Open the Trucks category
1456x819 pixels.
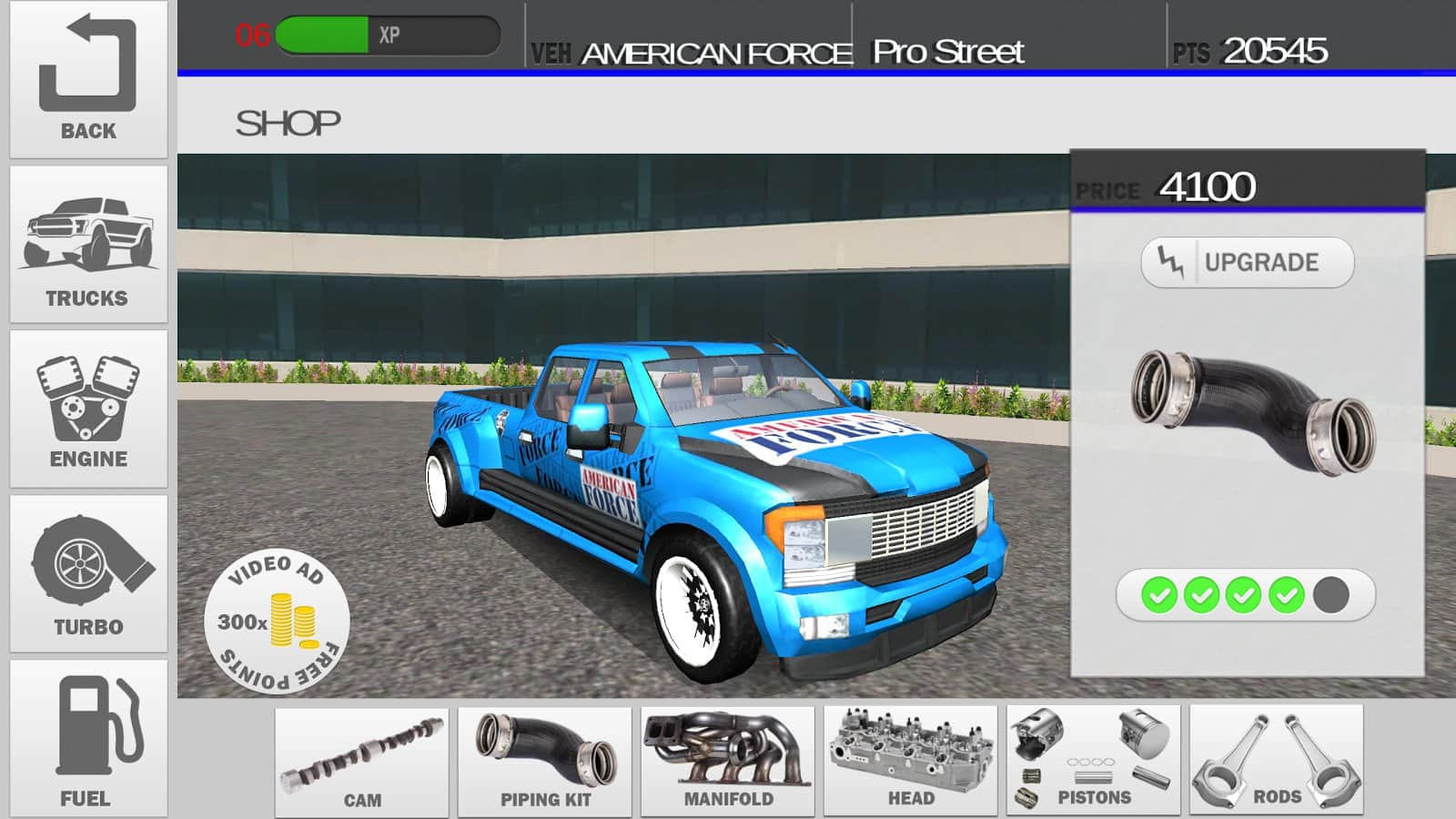(88, 244)
